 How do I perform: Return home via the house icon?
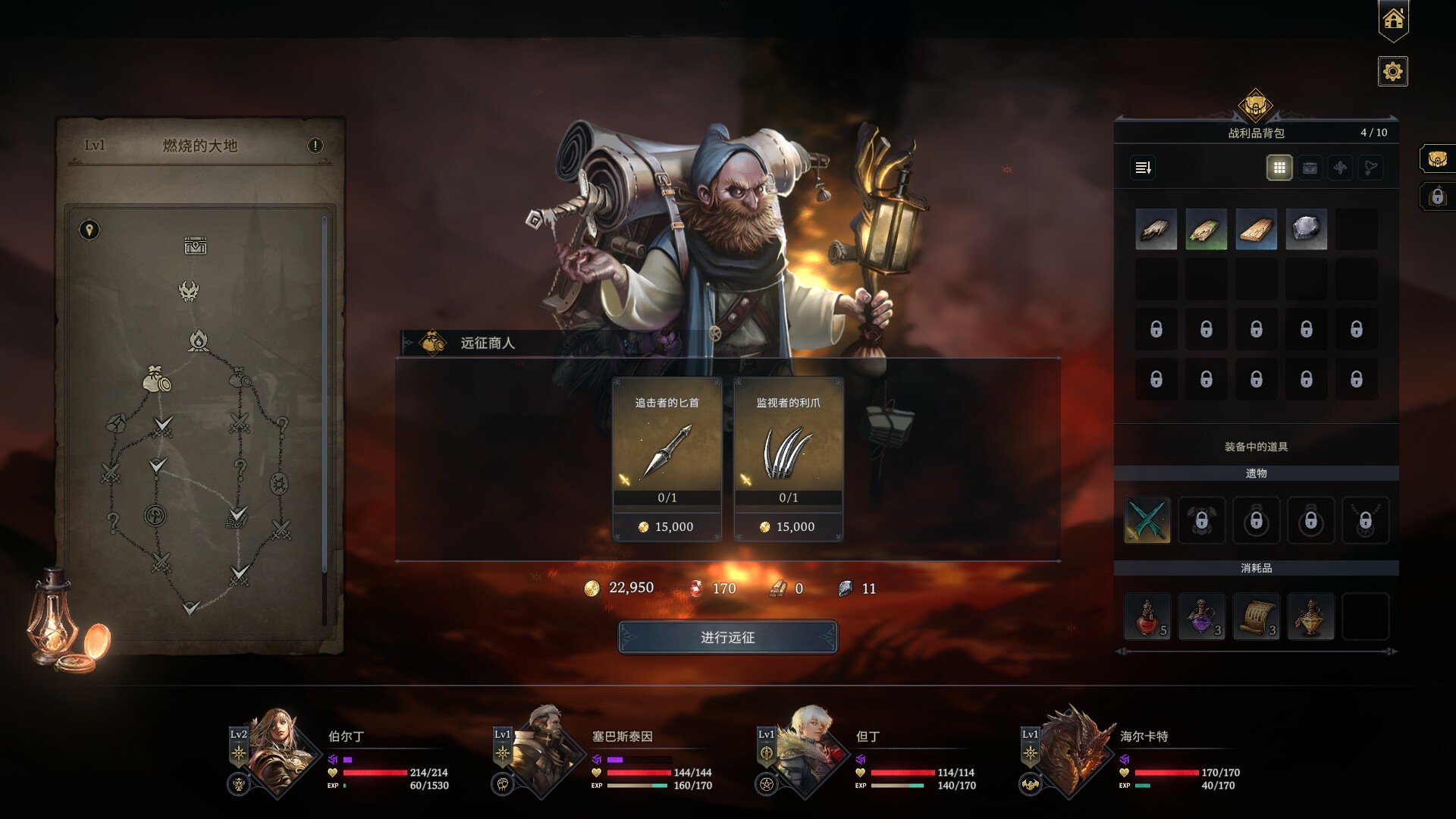[x=1393, y=20]
